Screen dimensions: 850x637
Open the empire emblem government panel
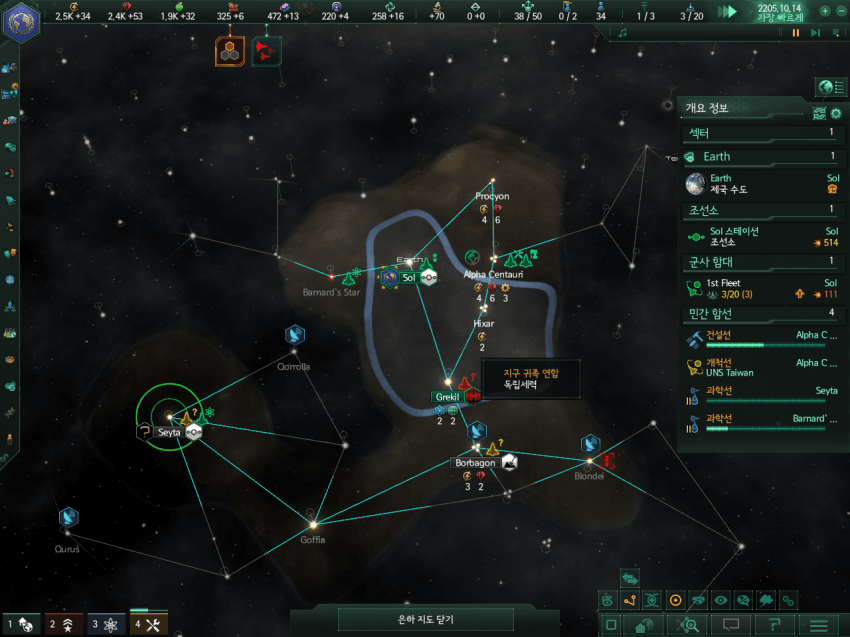(20, 24)
